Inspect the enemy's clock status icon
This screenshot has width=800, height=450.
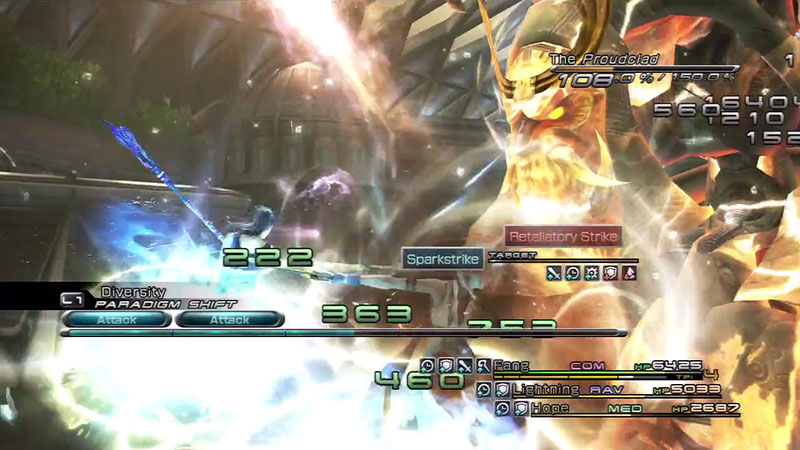tap(572, 272)
